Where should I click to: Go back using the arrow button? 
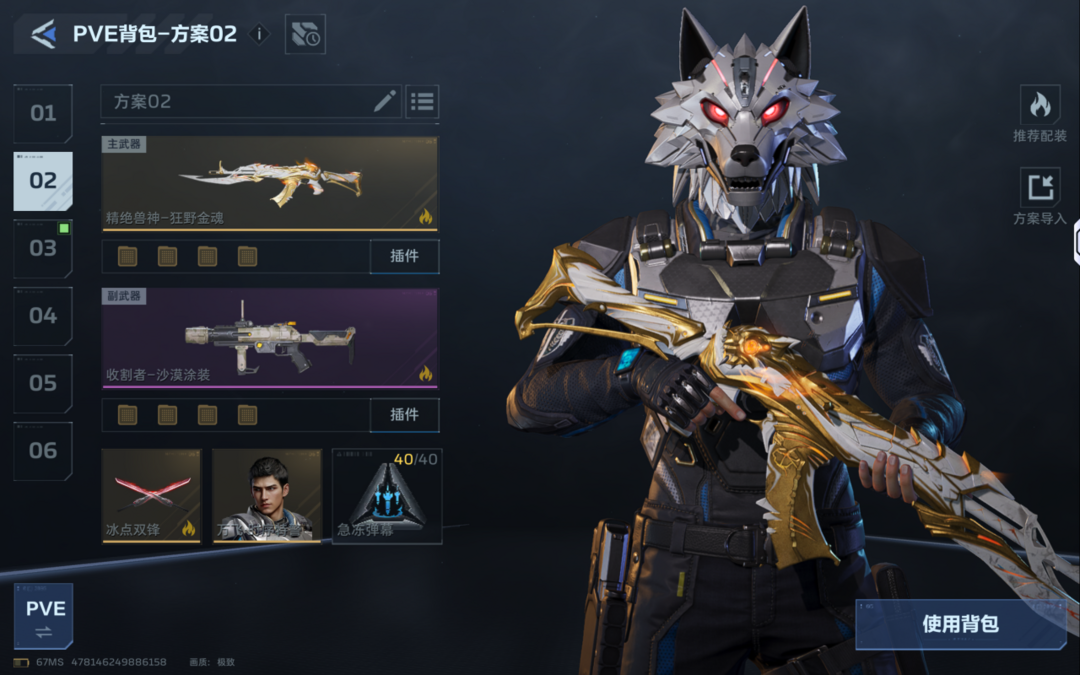(43, 35)
